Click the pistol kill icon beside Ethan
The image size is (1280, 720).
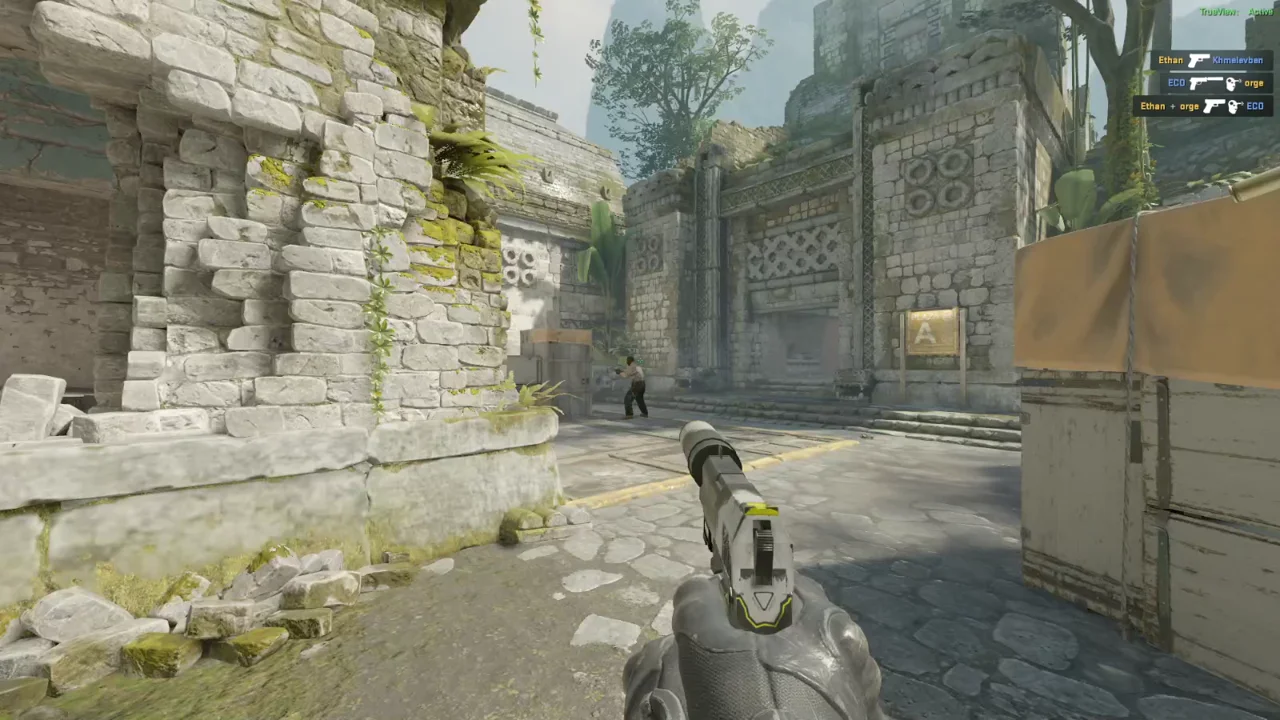(1199, 60)
